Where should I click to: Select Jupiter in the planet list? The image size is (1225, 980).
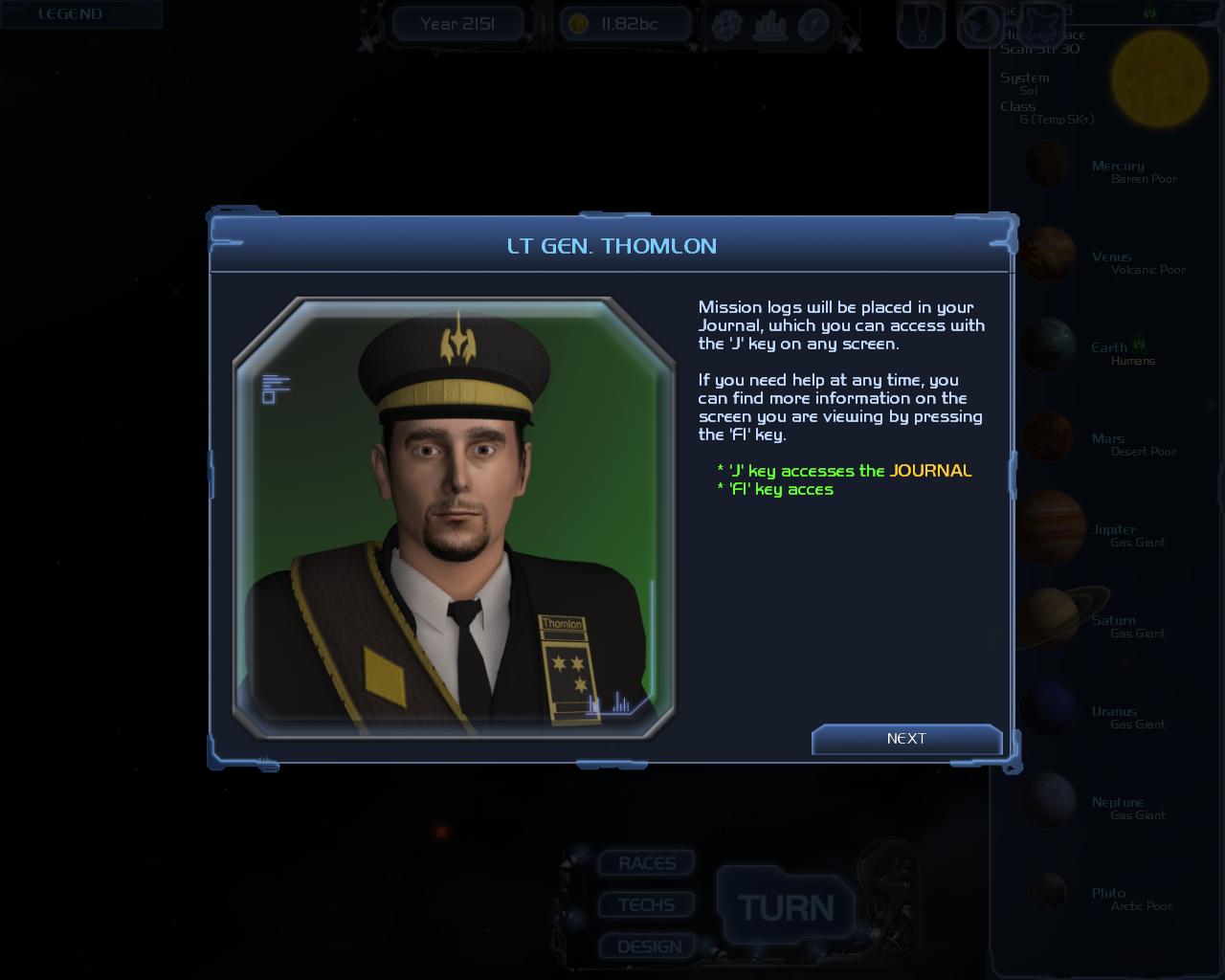click(1049, 528)
